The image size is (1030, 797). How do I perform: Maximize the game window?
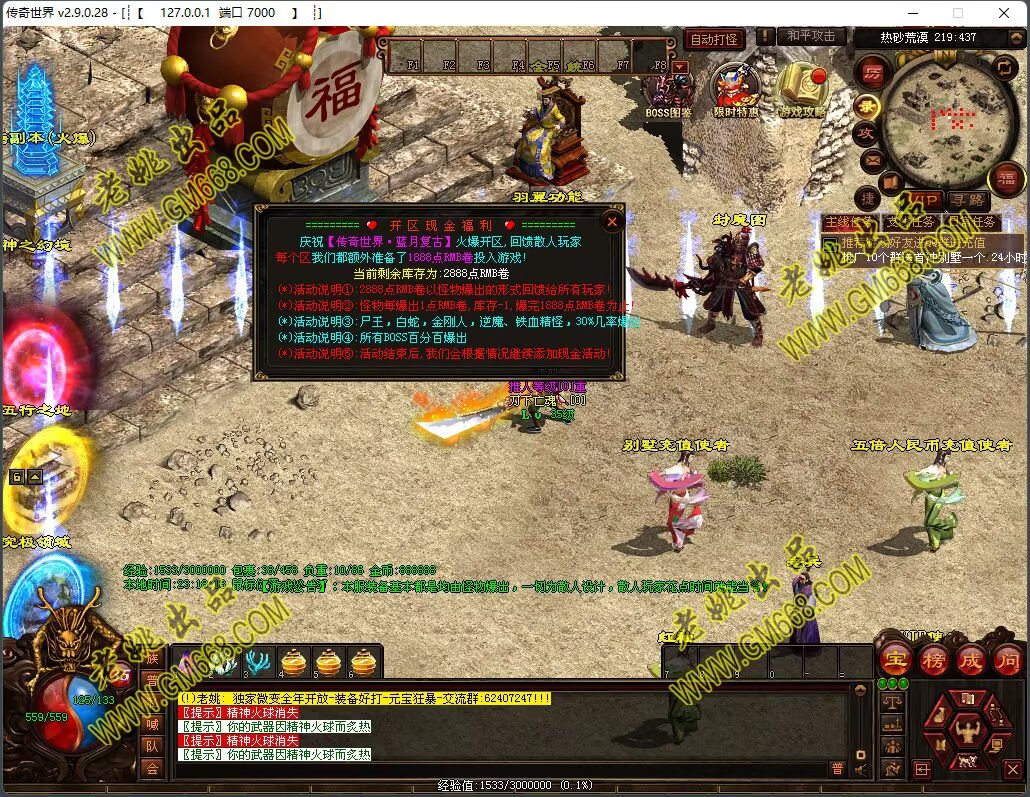(957, 13)
